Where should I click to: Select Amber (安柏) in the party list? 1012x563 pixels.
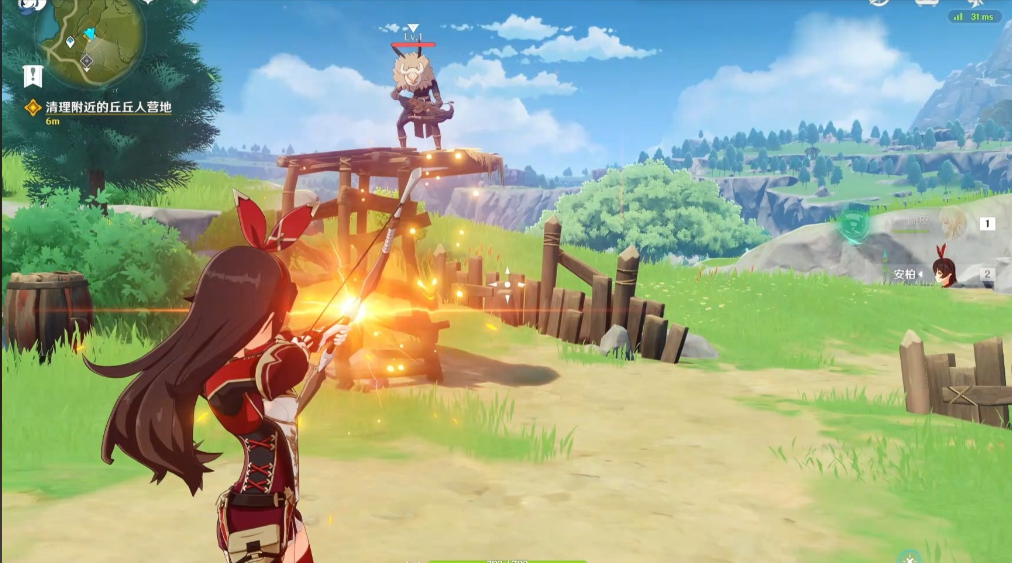coord(942,271)
